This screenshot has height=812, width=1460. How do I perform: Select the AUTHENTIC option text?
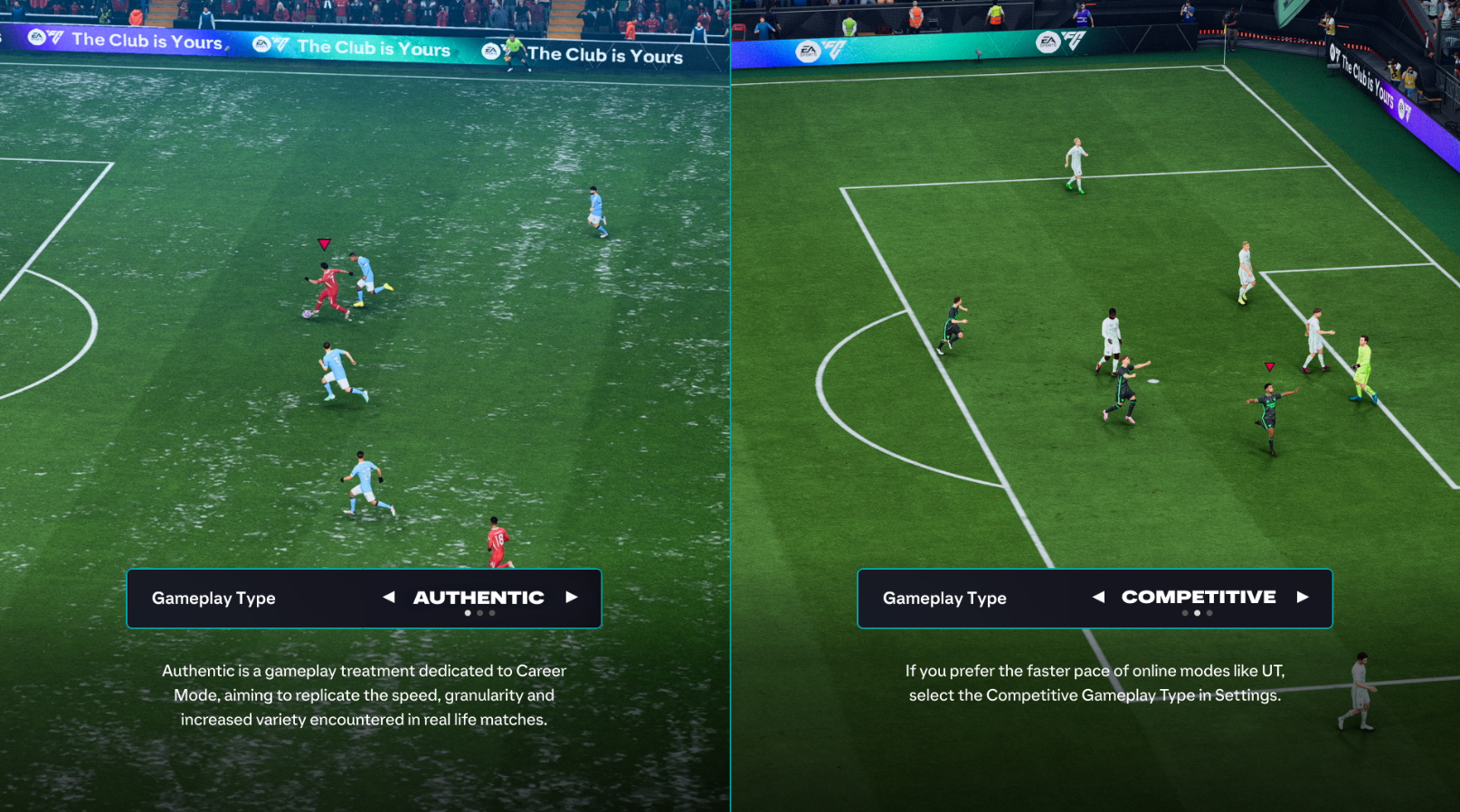point(479,597)
